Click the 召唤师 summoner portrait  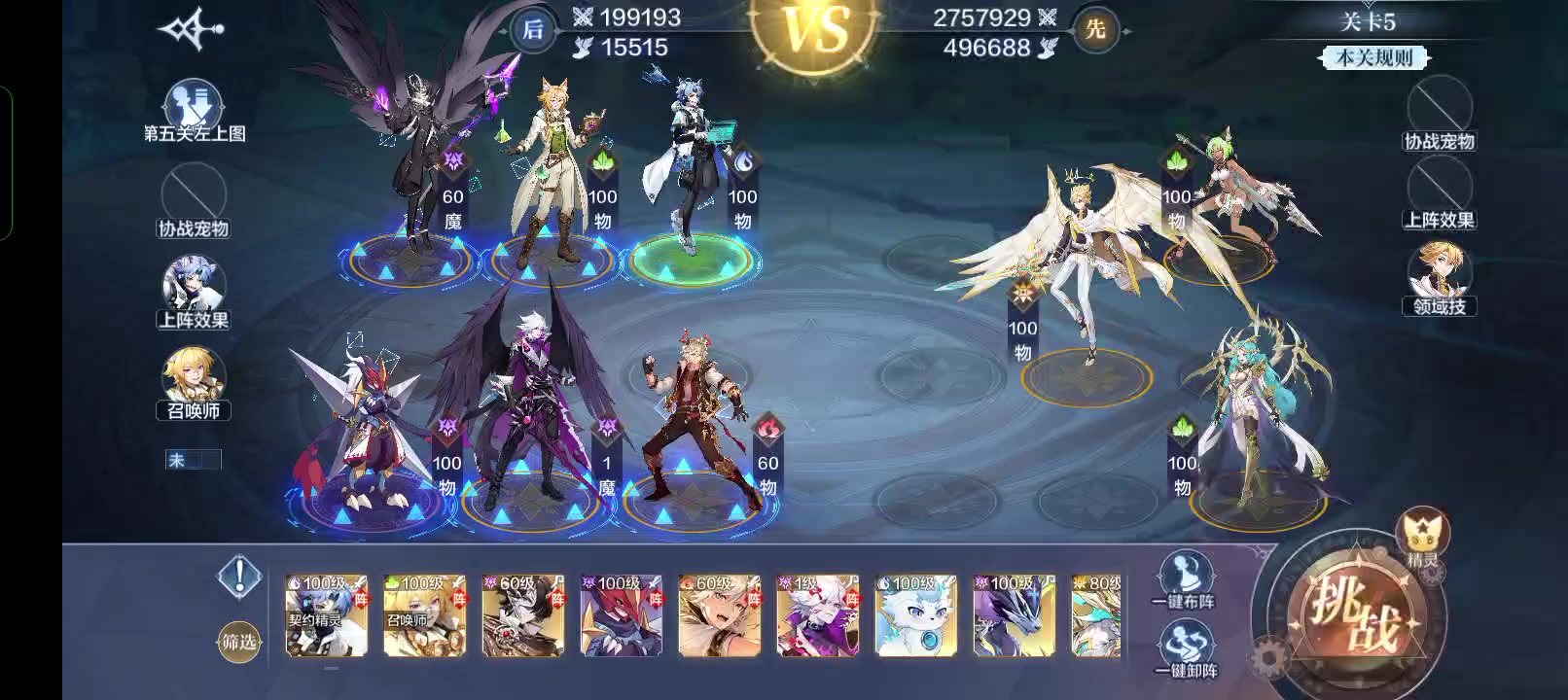(194, 372)
